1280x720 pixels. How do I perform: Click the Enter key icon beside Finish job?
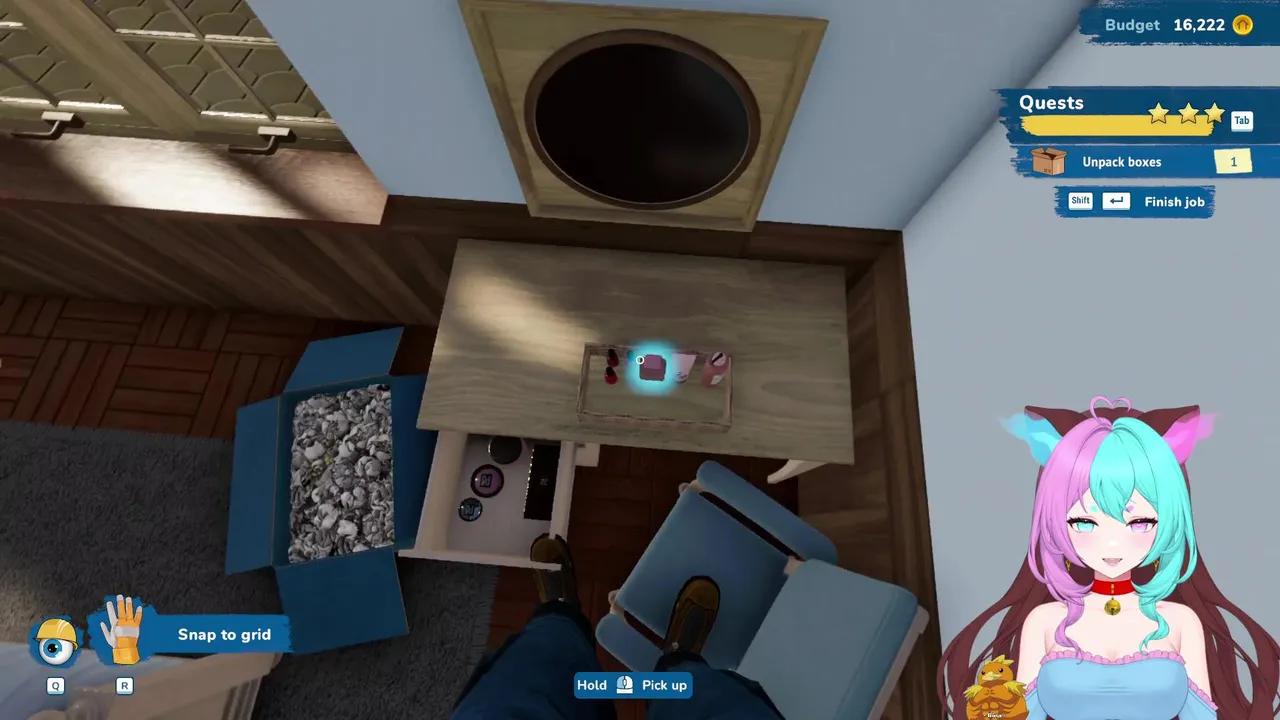coord(1116,201)
